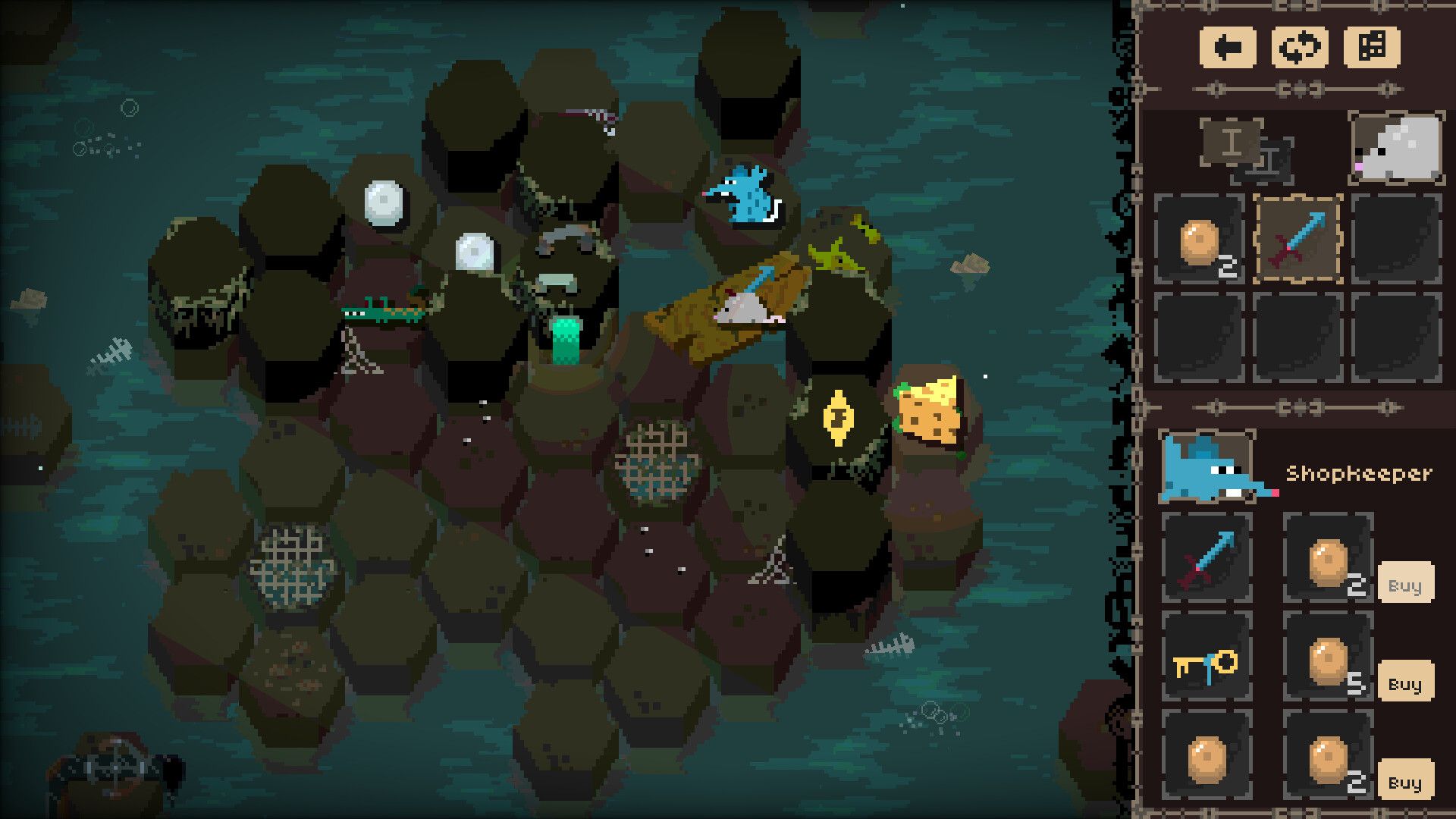Click the Shopkeeper portrait
The width and height of the screenshot is (1456, 819).
tap(1207, 467)
